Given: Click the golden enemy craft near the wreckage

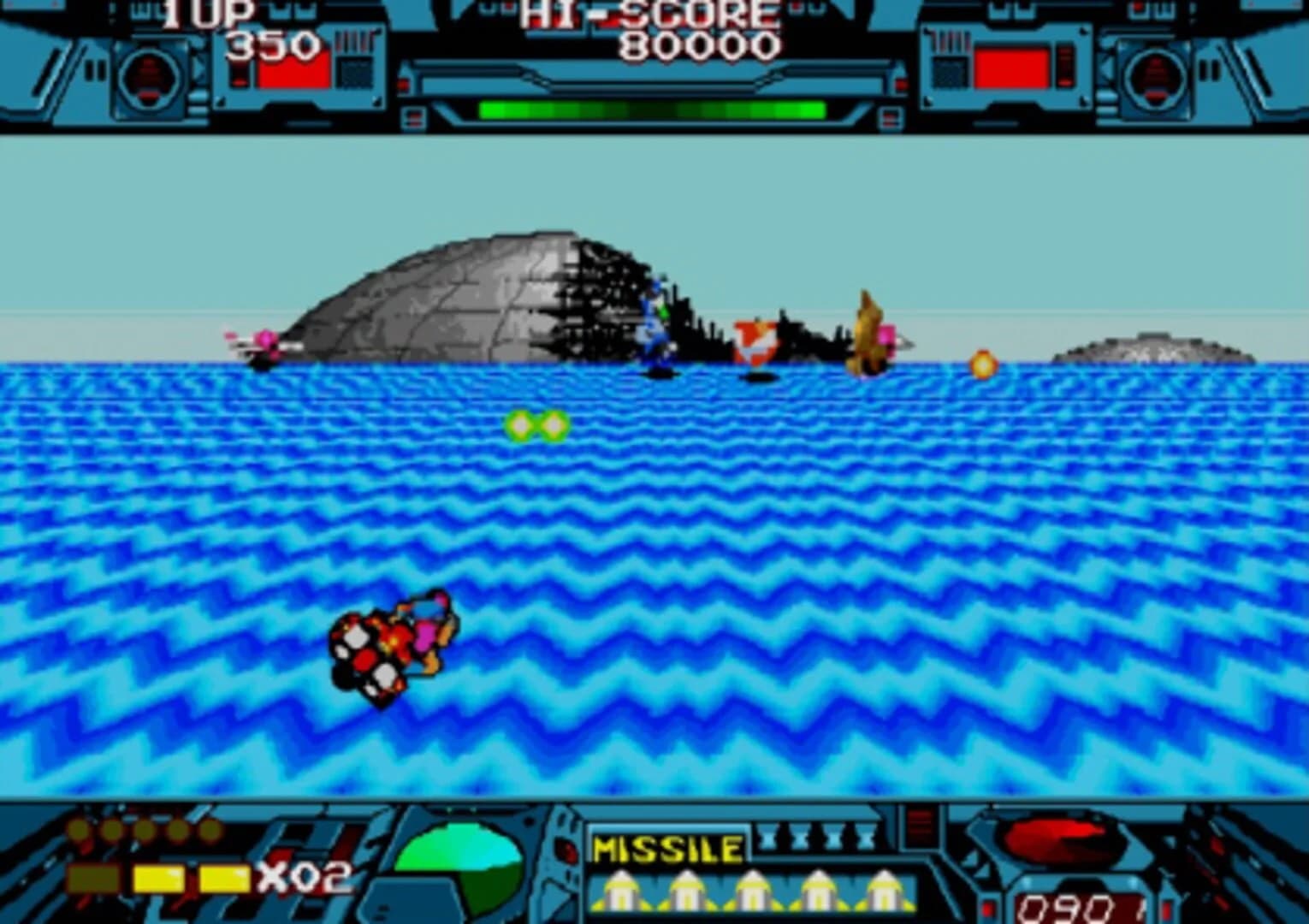Looking at the screenshot, I should point(868,334).
